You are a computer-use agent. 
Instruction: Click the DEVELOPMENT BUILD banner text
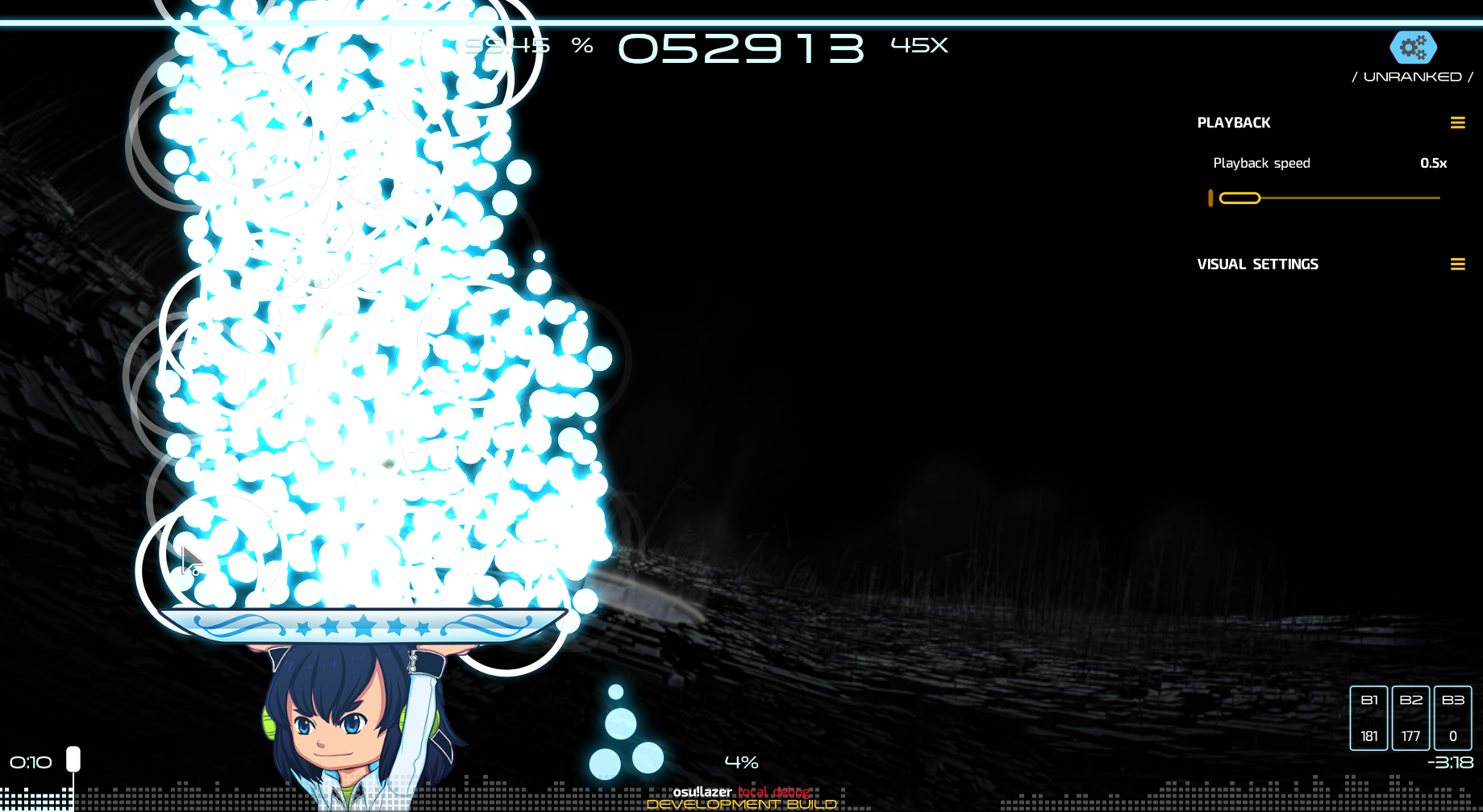point(742,803)
